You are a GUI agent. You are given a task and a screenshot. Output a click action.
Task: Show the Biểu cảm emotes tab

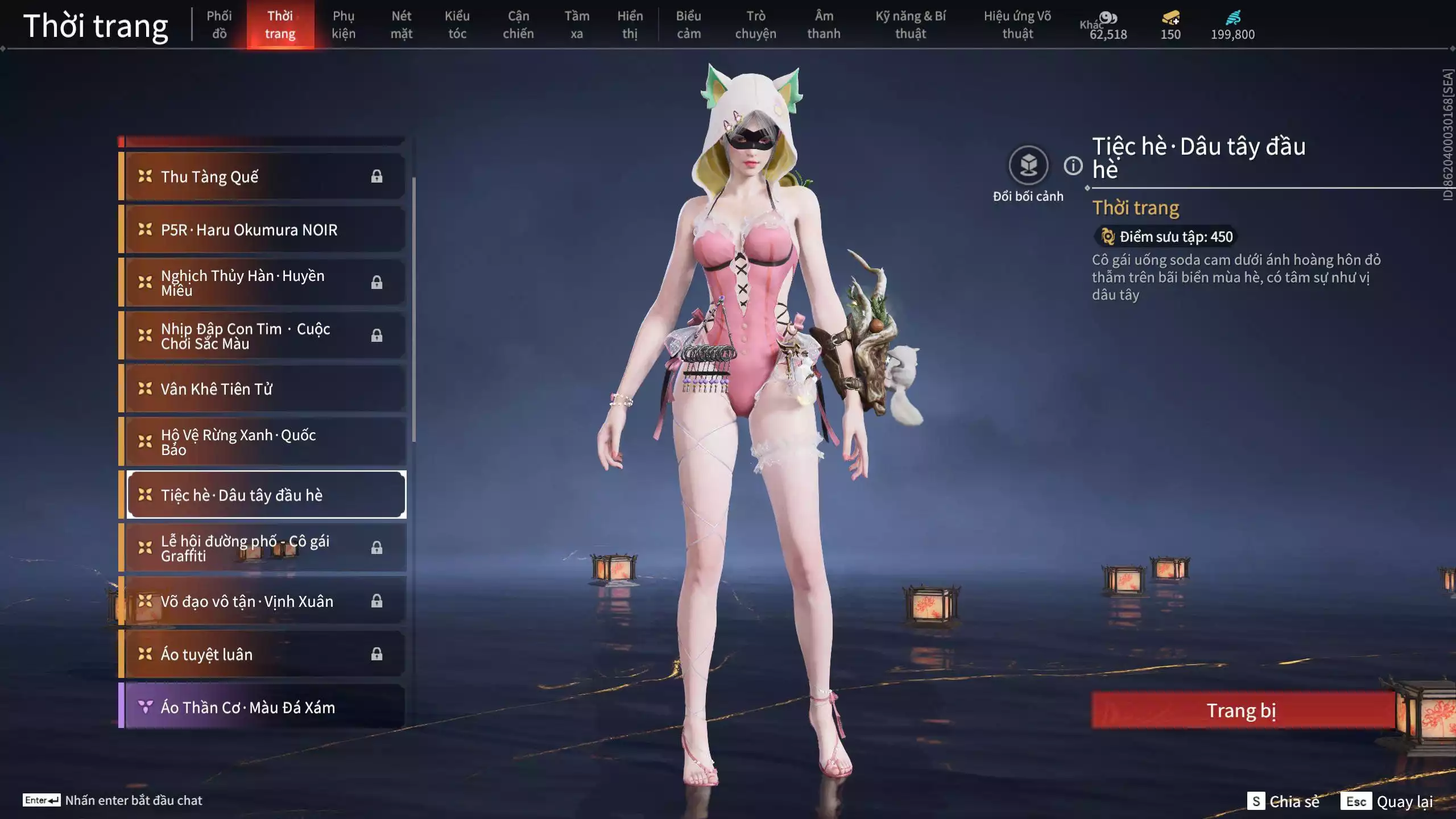pyautogui.click(x=688, y=24)
